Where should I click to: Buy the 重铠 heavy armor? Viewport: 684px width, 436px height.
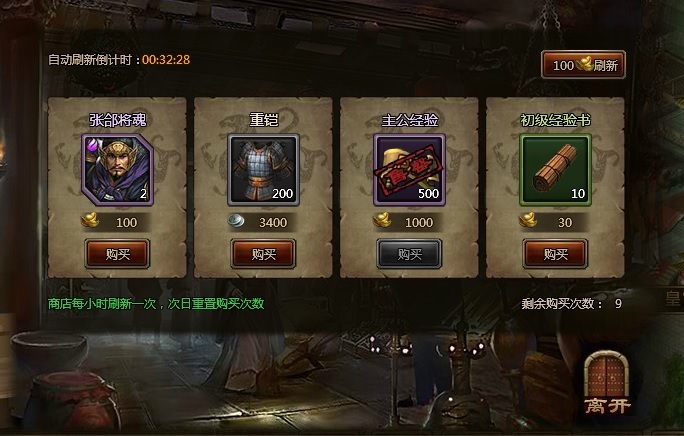point(263,254)
